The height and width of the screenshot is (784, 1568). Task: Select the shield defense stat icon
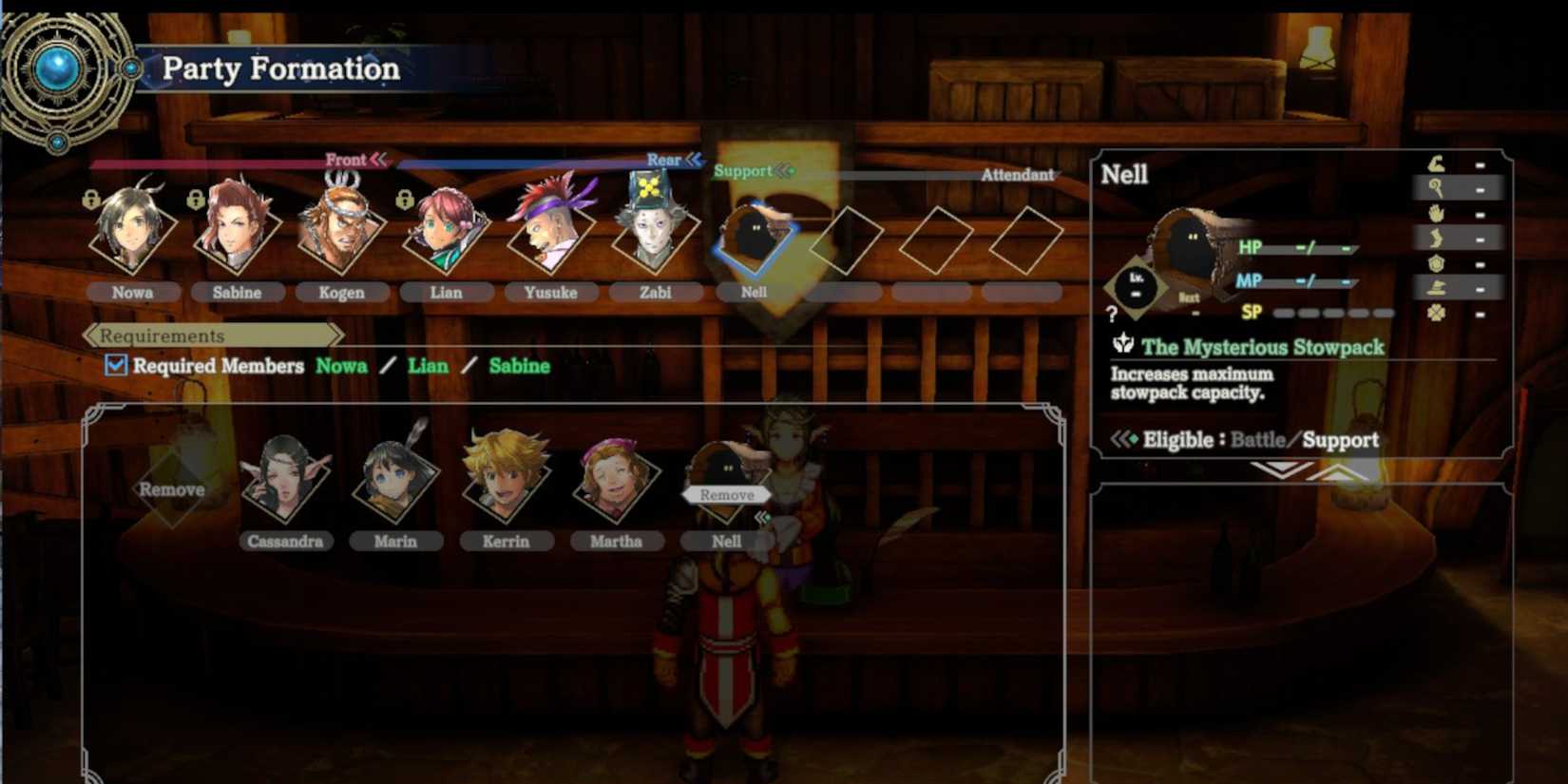point(1437,263)
